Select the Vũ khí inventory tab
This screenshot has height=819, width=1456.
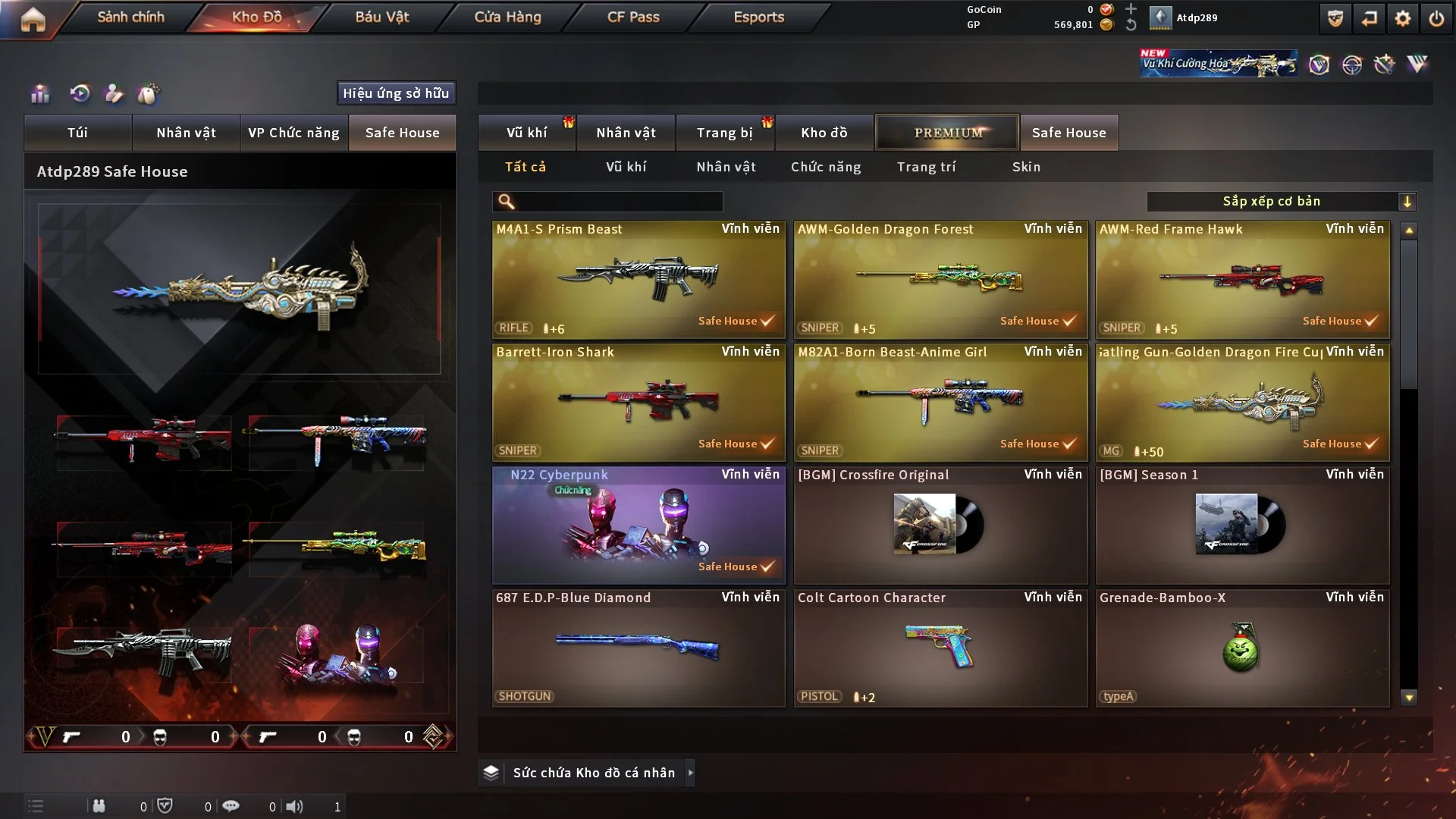click(526, 133)
